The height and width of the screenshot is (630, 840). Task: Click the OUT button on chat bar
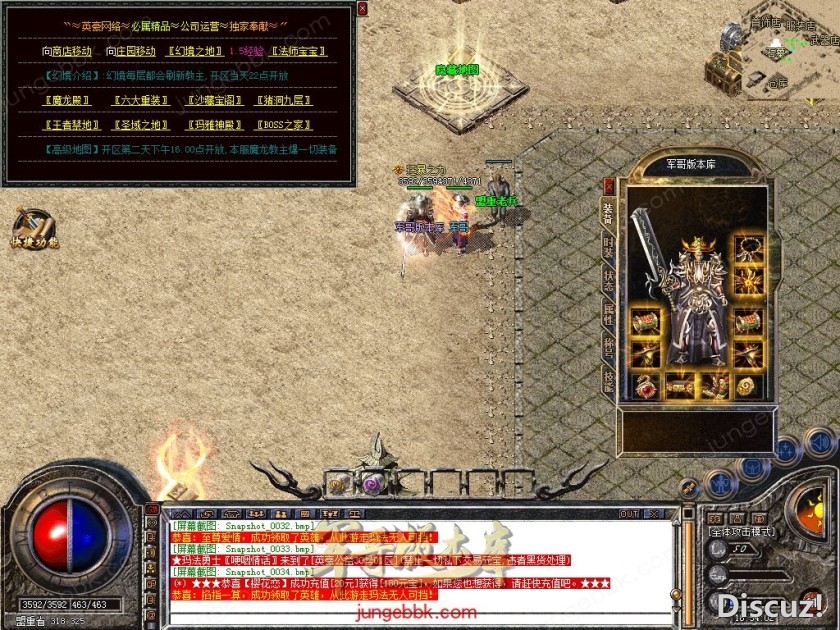[629, 514]
